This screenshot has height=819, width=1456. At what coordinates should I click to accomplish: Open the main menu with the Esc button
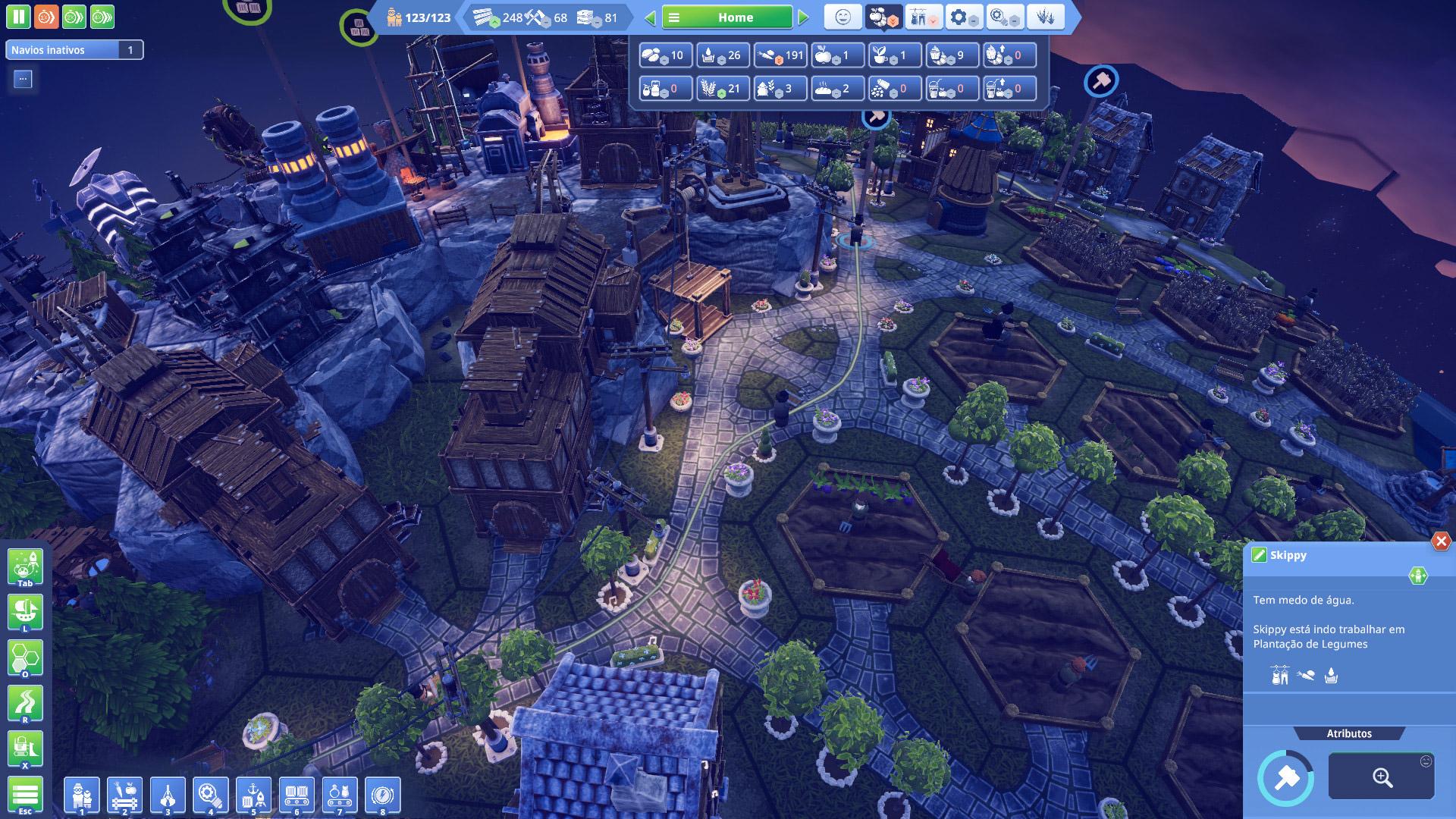tap(25, 795)
